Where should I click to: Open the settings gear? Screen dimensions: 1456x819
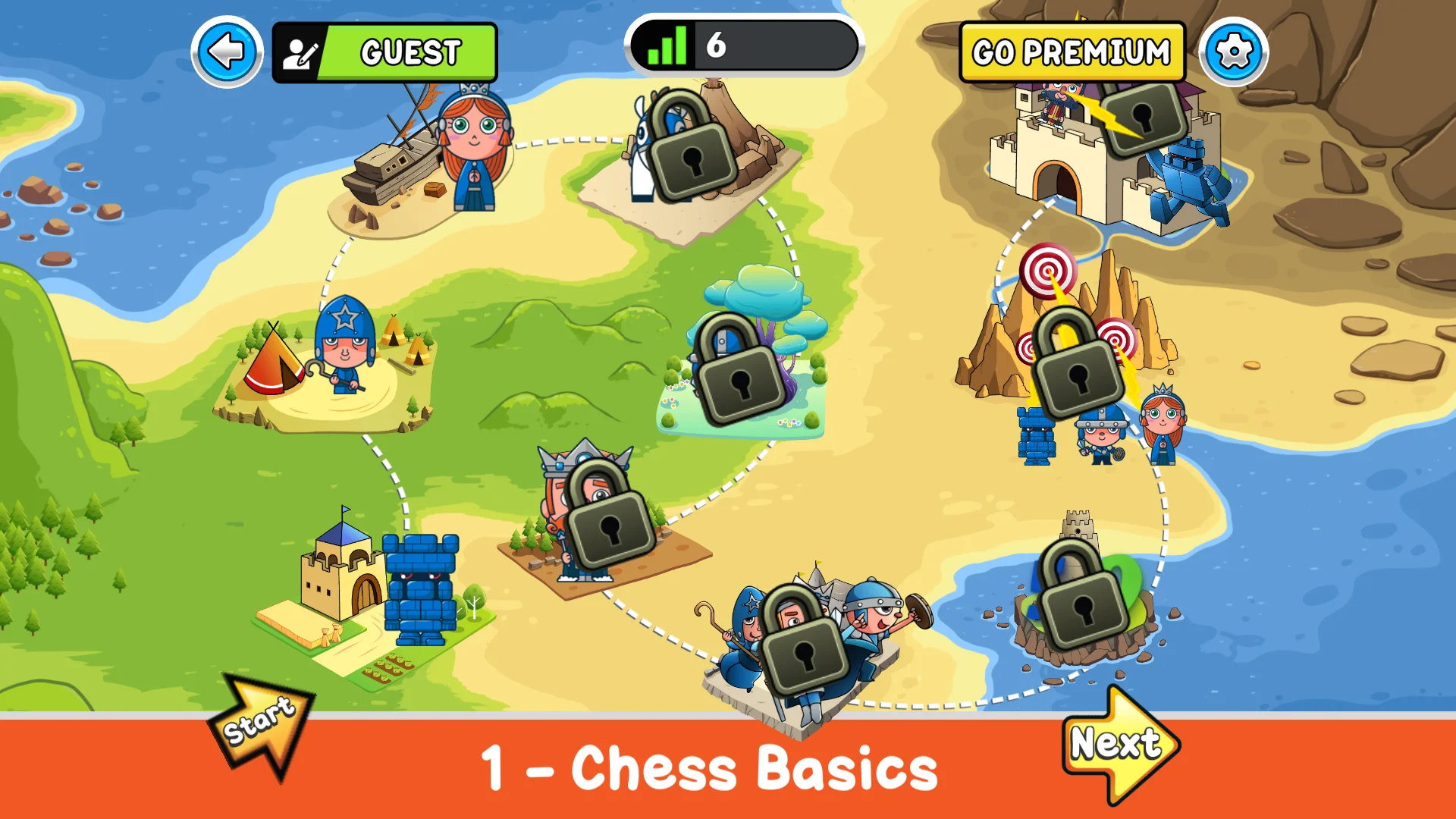[x=1234, y=50]
